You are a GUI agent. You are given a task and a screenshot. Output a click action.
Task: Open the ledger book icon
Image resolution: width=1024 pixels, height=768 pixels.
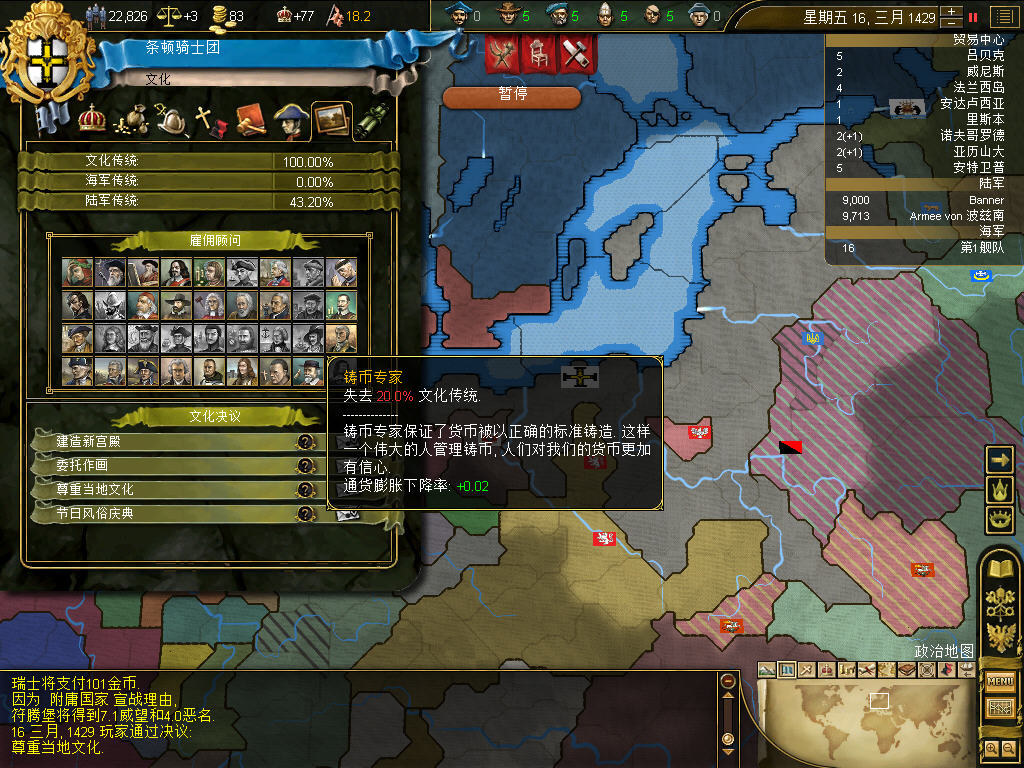(1000, 570)
